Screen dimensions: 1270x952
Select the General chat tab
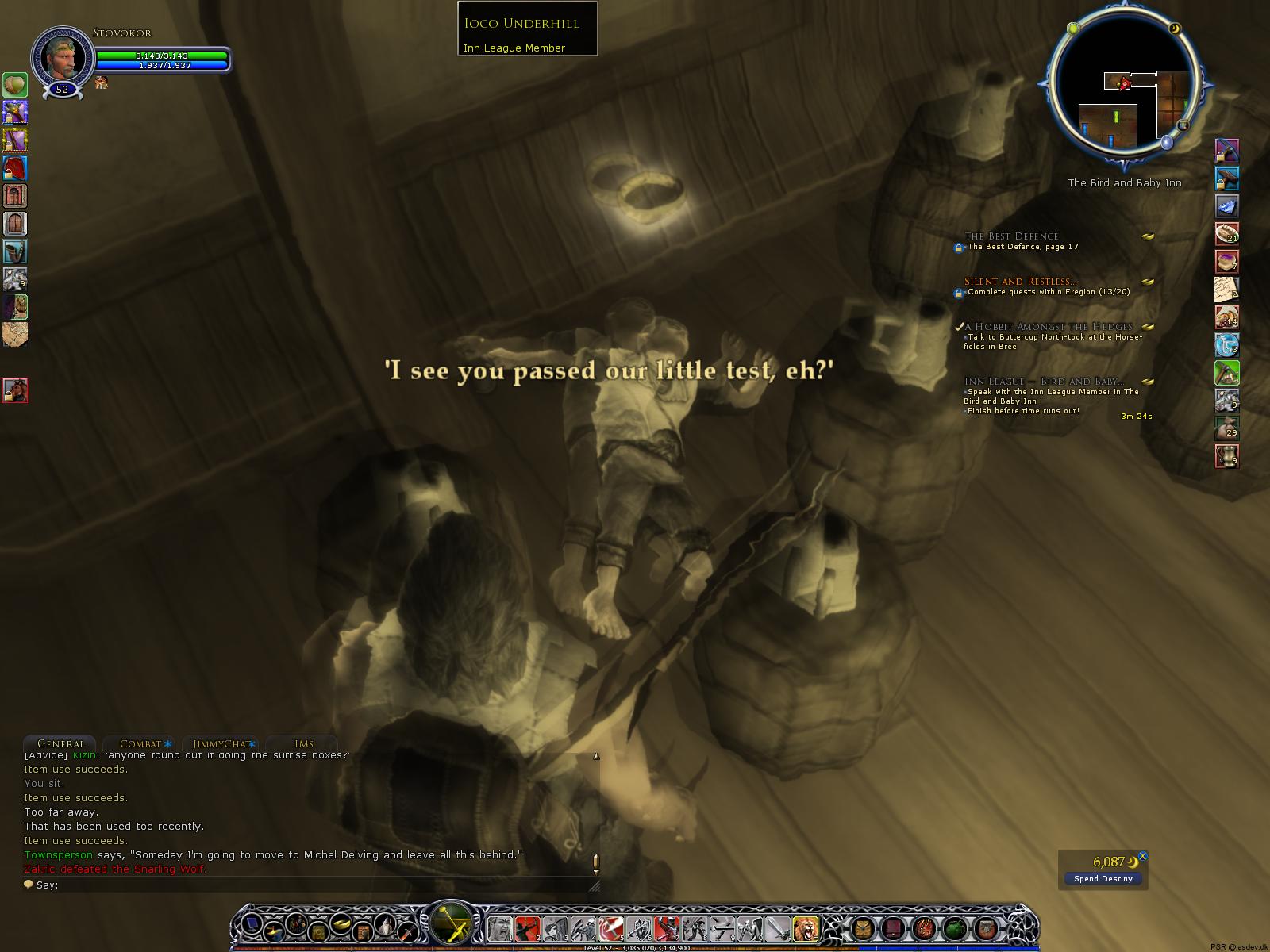point(60,743)
